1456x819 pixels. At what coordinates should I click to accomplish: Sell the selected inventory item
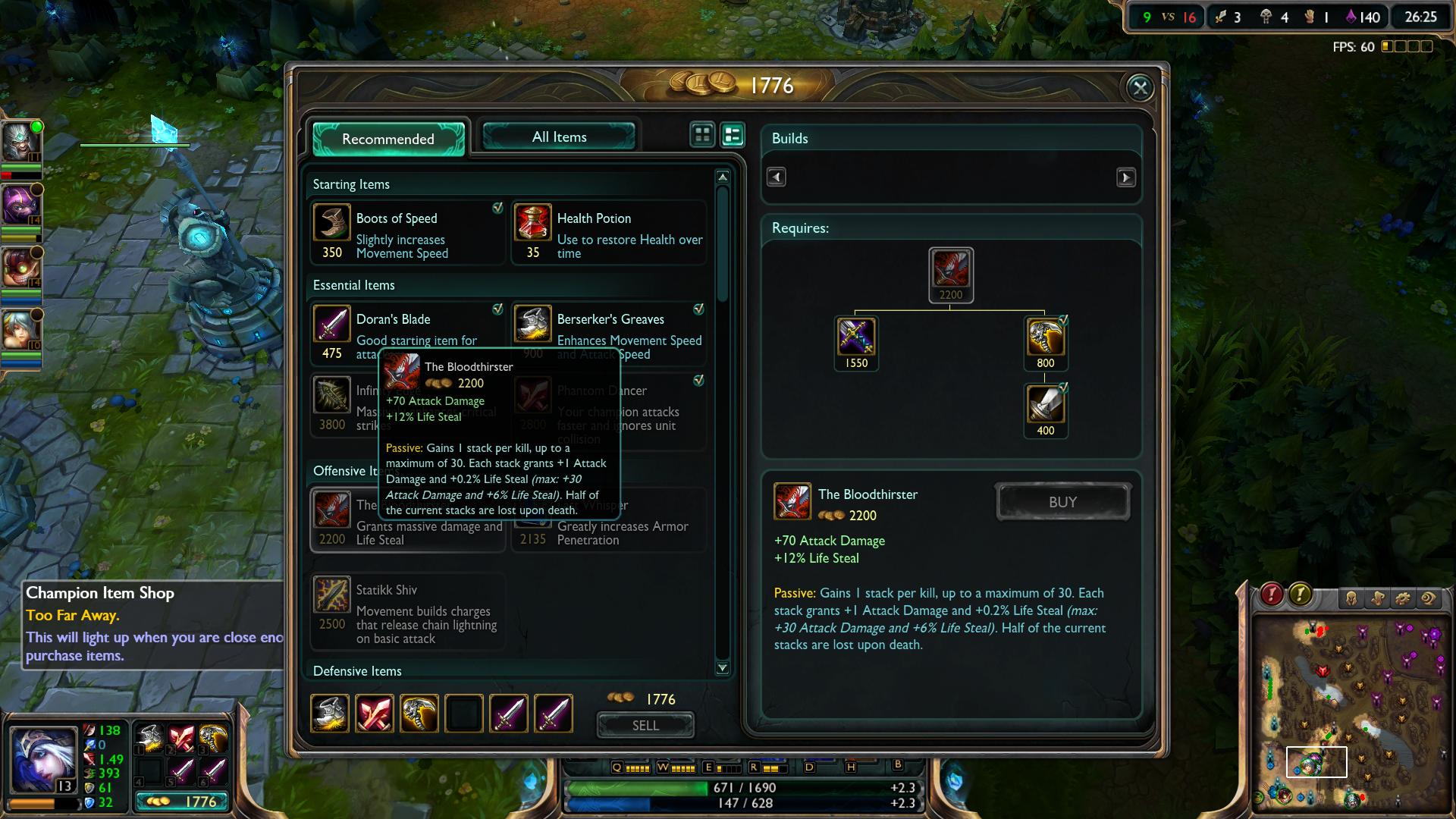[x=645, y=725]
